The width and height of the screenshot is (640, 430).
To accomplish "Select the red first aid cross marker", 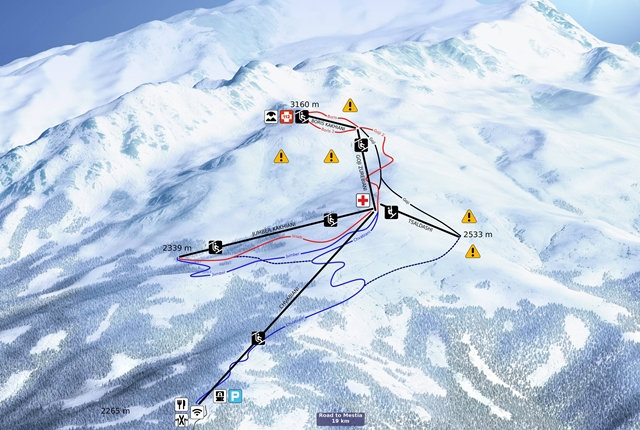I will click(364, 201).
